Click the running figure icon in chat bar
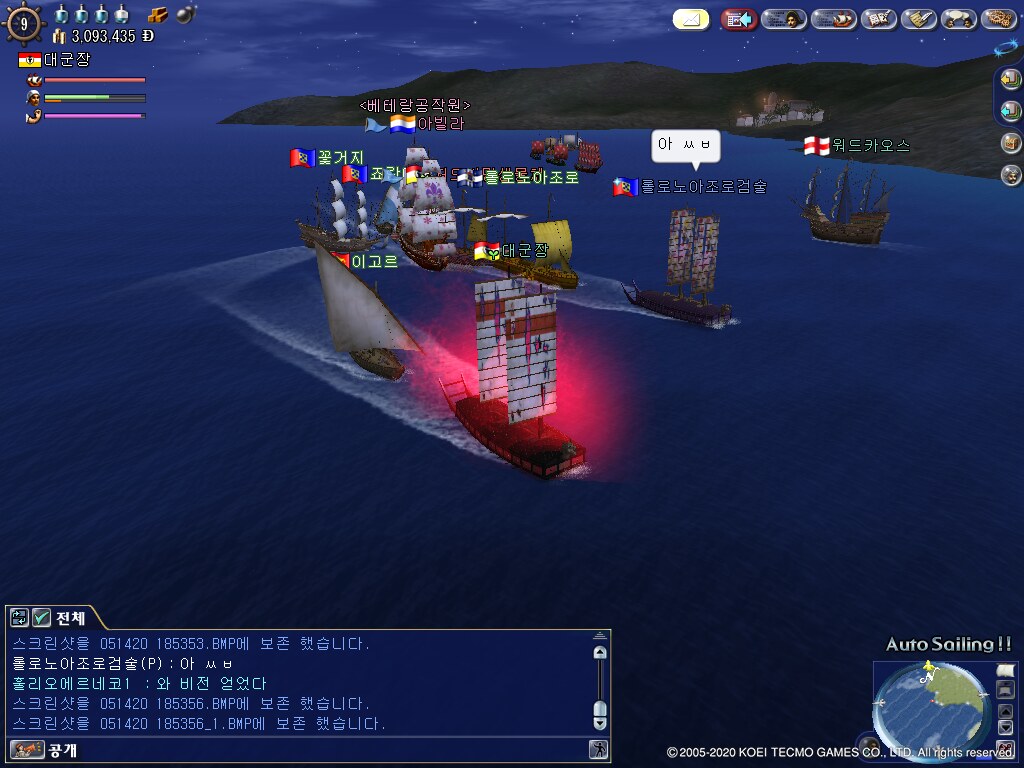1024x768 pixels. [598, 749]
